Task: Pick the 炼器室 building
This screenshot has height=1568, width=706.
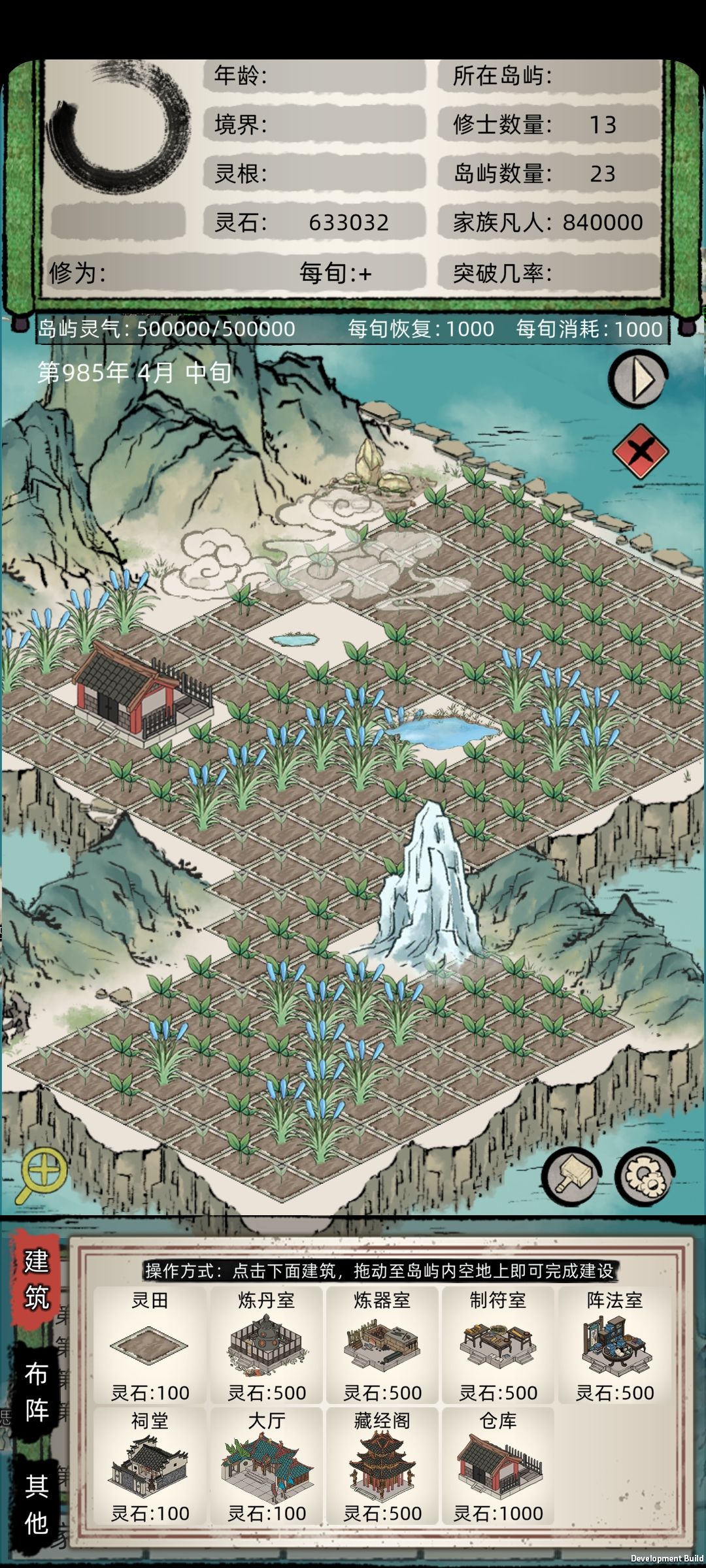Action: (x=382, y=1345)
